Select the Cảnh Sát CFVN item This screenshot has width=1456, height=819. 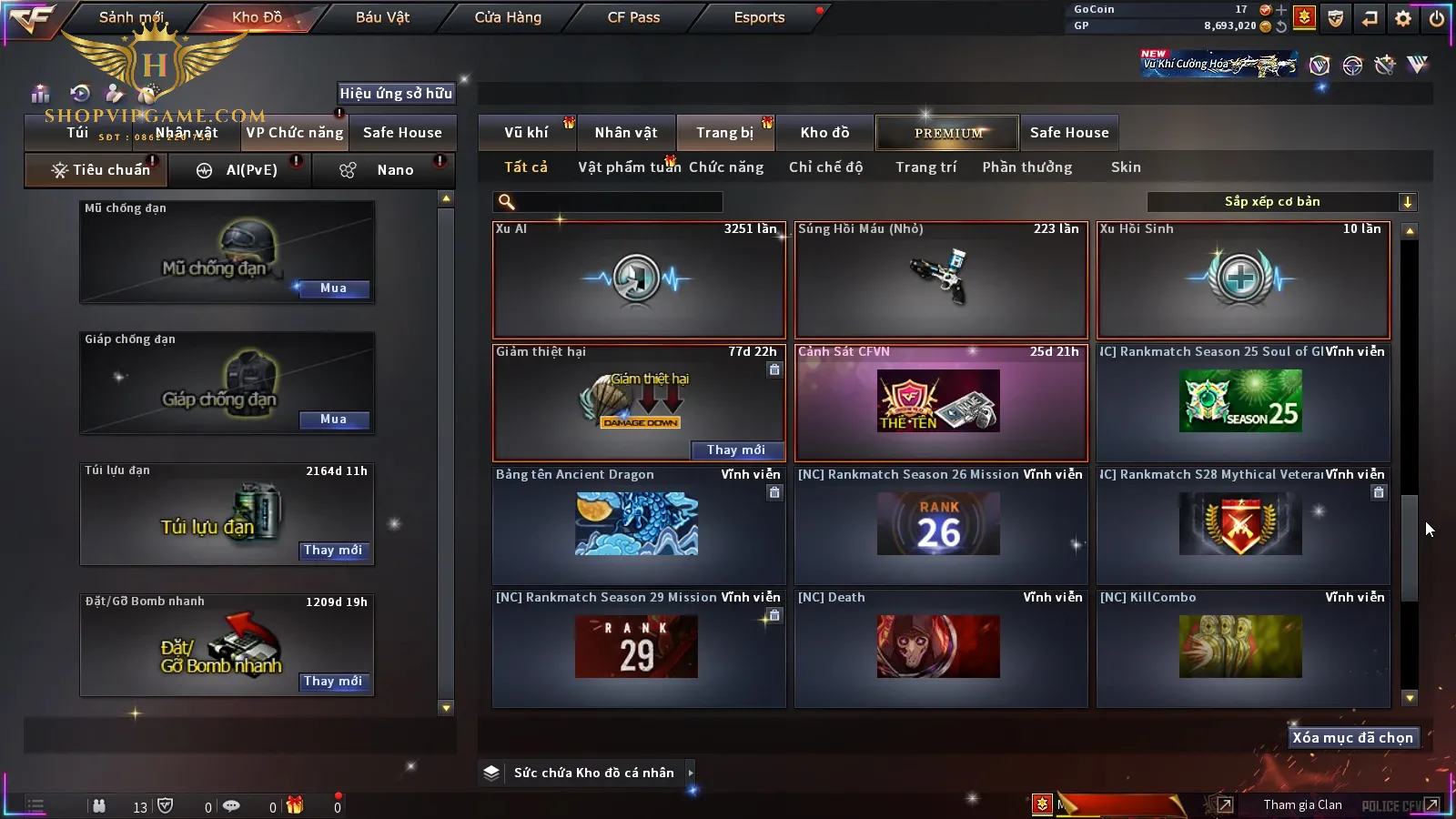940,403
